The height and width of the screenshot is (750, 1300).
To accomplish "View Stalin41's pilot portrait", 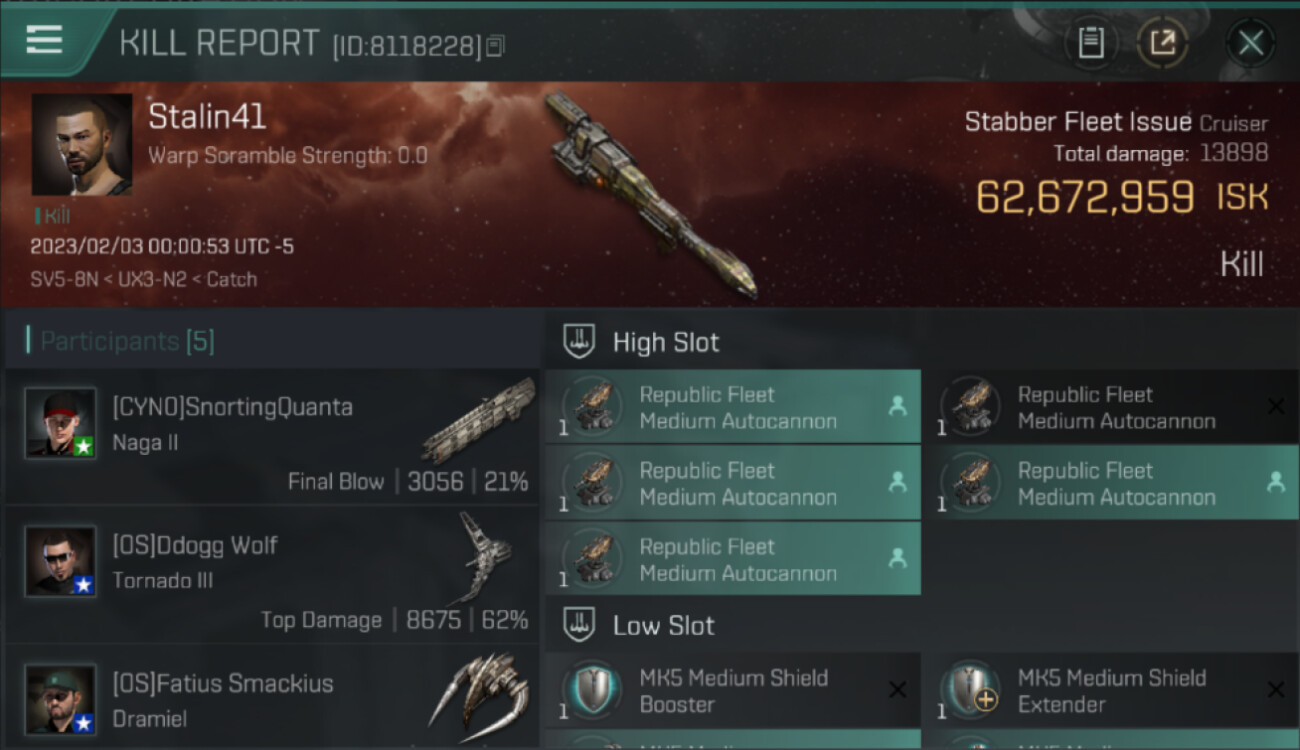I will pos(81,144).
